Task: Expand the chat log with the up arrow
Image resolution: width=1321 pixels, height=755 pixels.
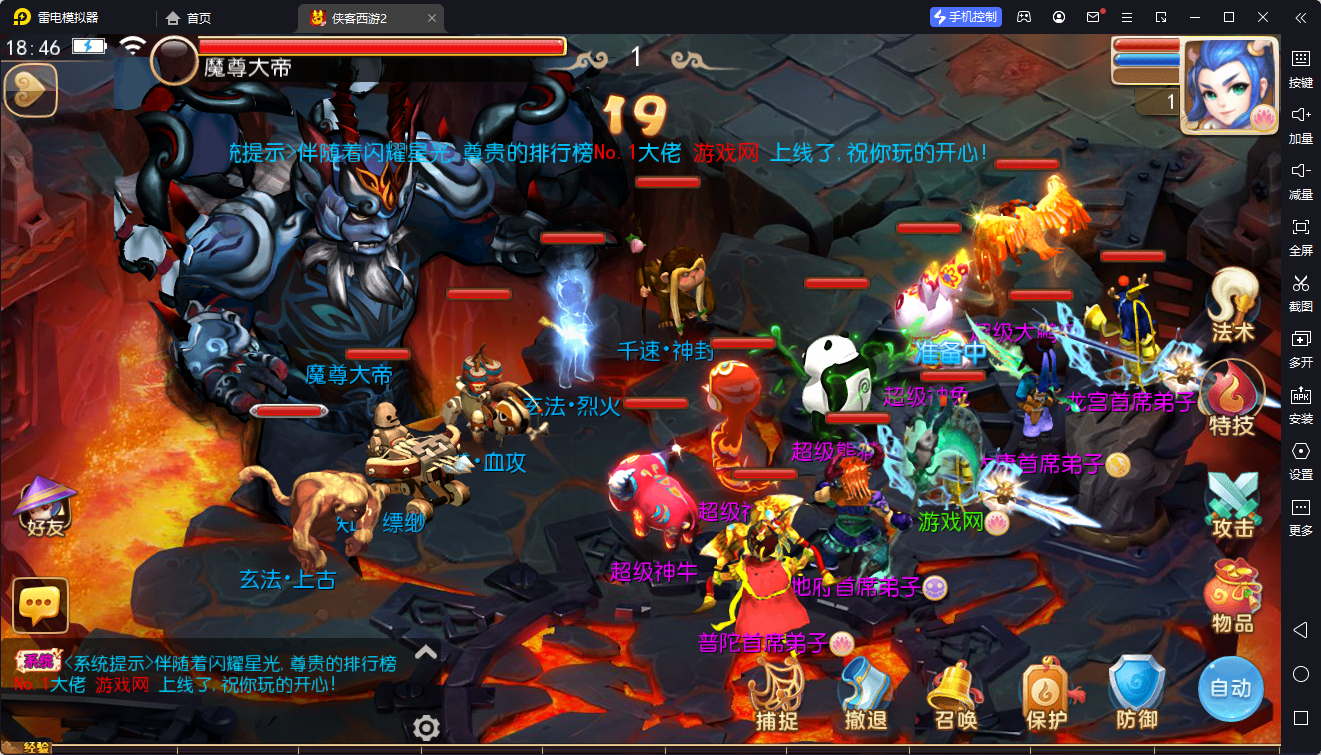Action: point(426,652)
